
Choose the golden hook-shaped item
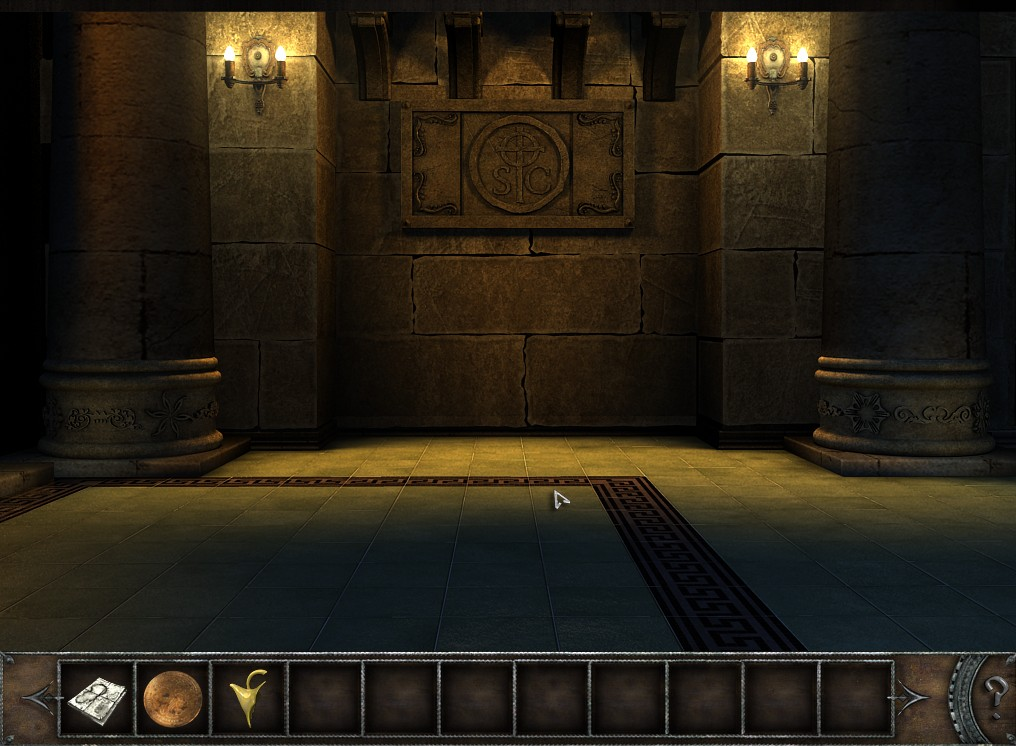[246, 697]
